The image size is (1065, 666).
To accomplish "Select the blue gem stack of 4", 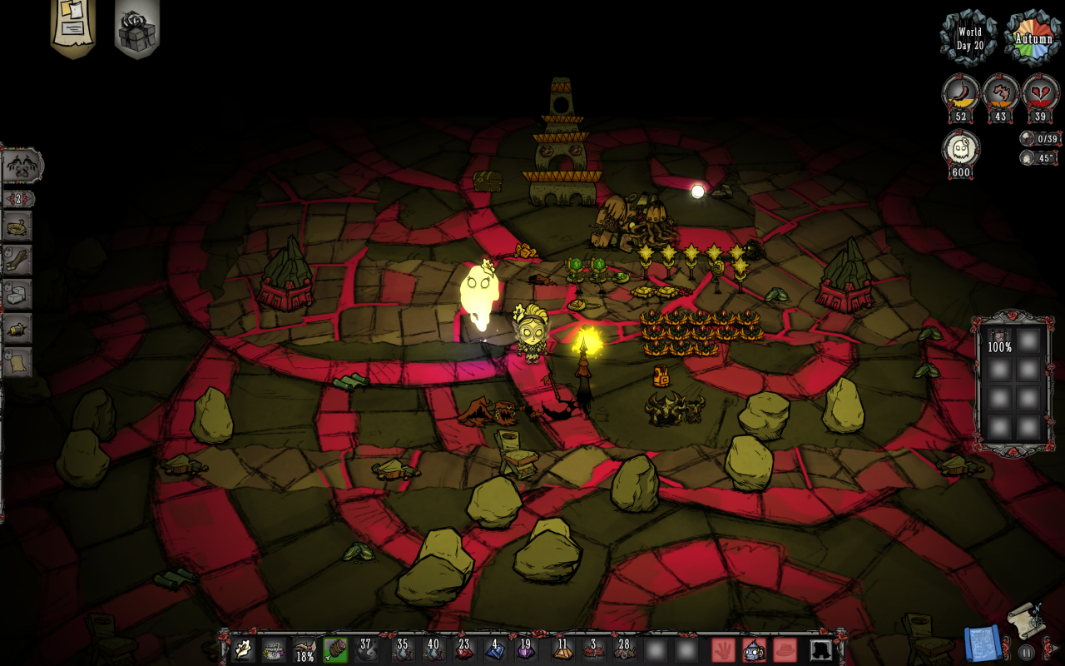I will pos(495,650).
